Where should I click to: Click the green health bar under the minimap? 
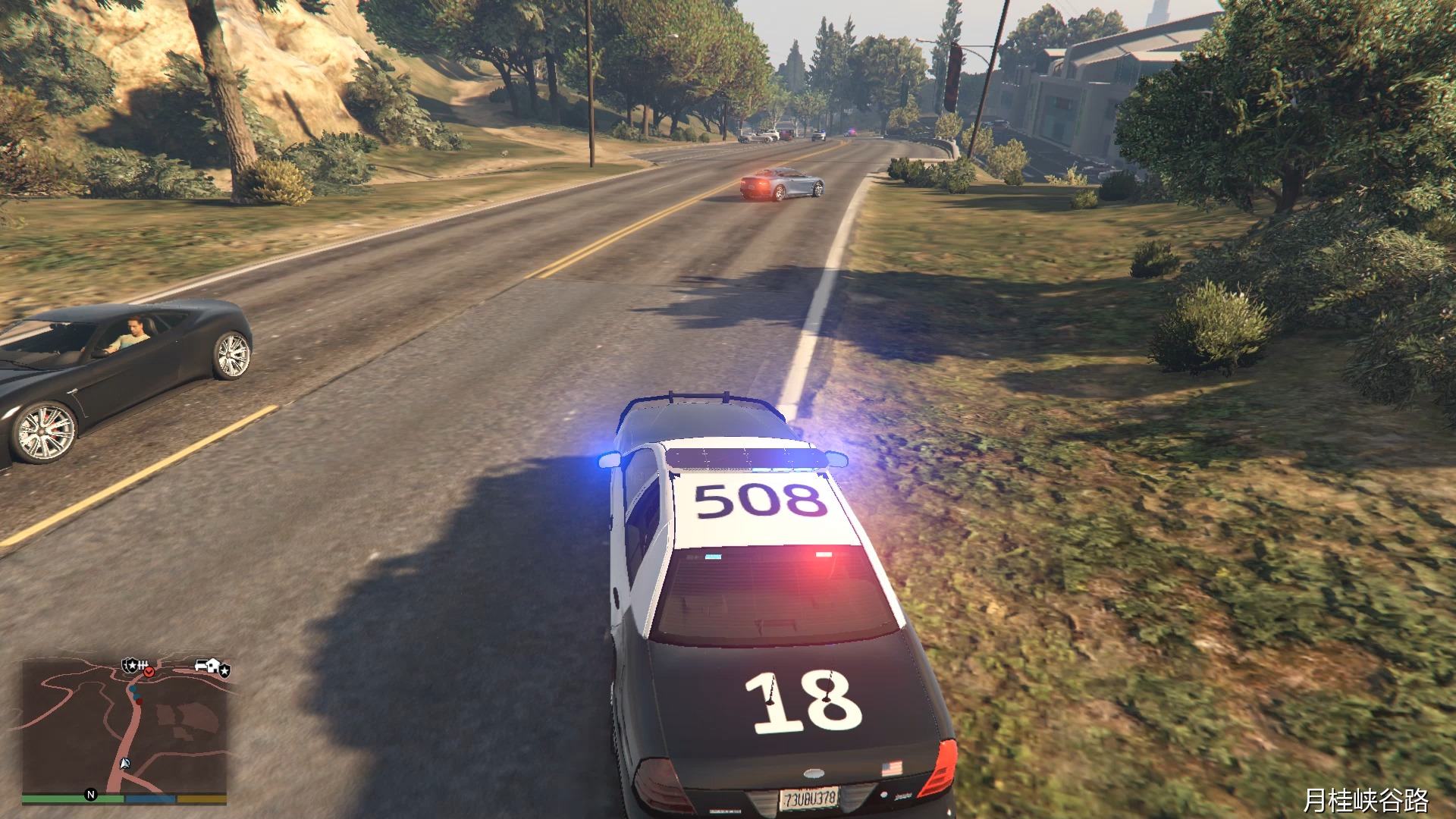pos(61,798)
